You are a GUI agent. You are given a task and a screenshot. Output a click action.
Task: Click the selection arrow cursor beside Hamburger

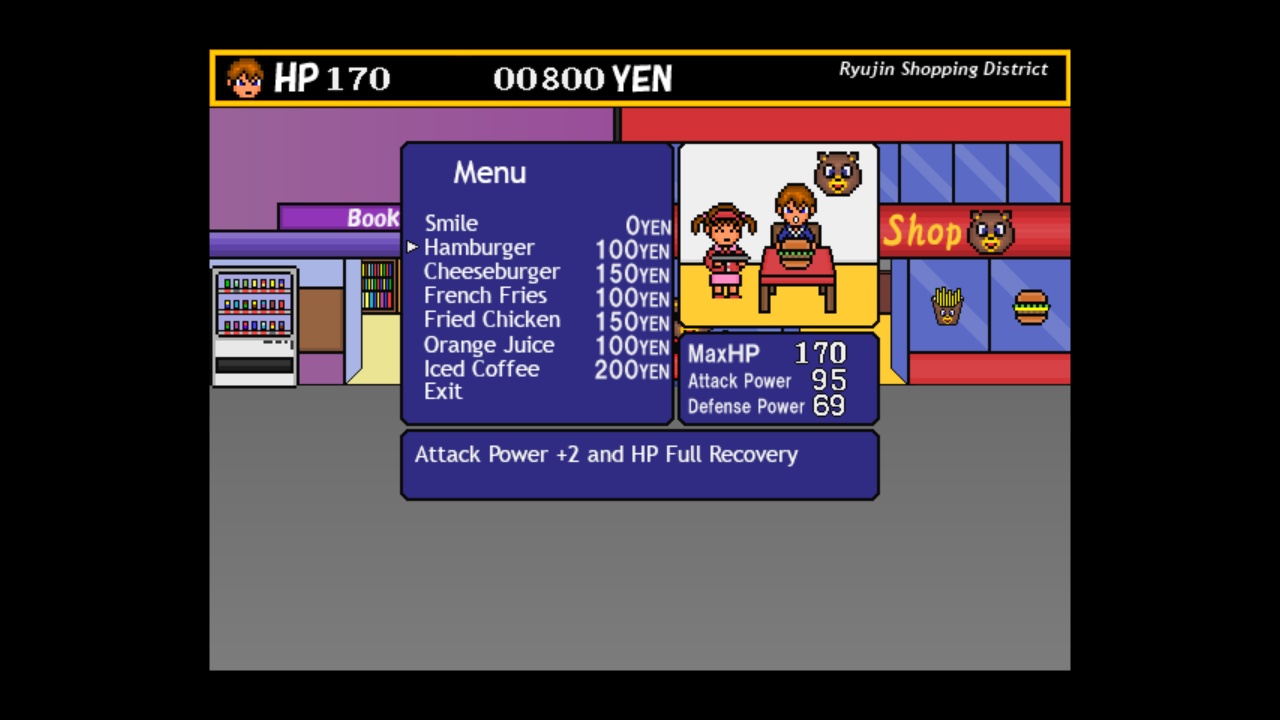click(x=412, y=247)
